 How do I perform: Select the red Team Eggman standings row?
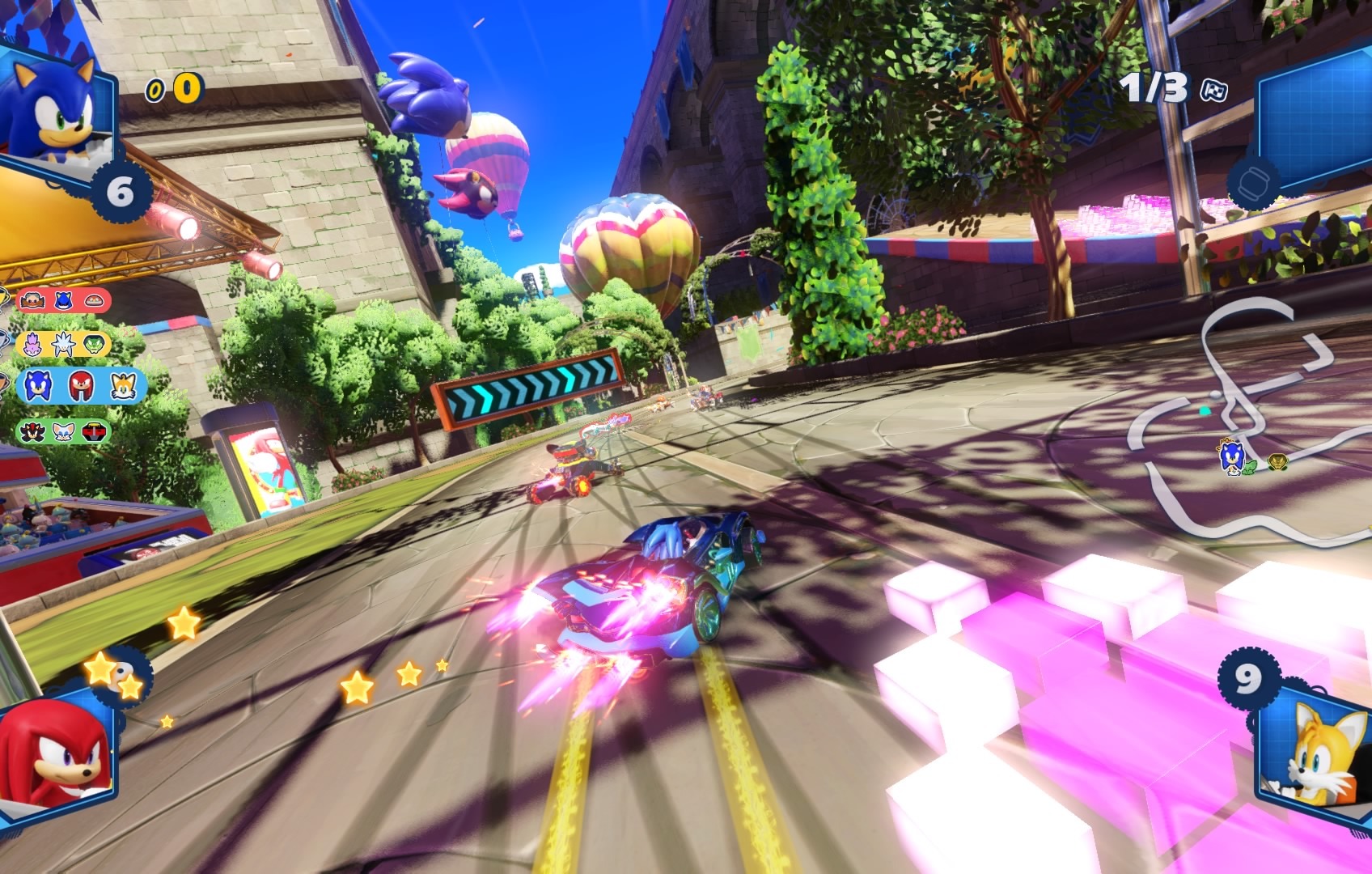pos(63,301)
